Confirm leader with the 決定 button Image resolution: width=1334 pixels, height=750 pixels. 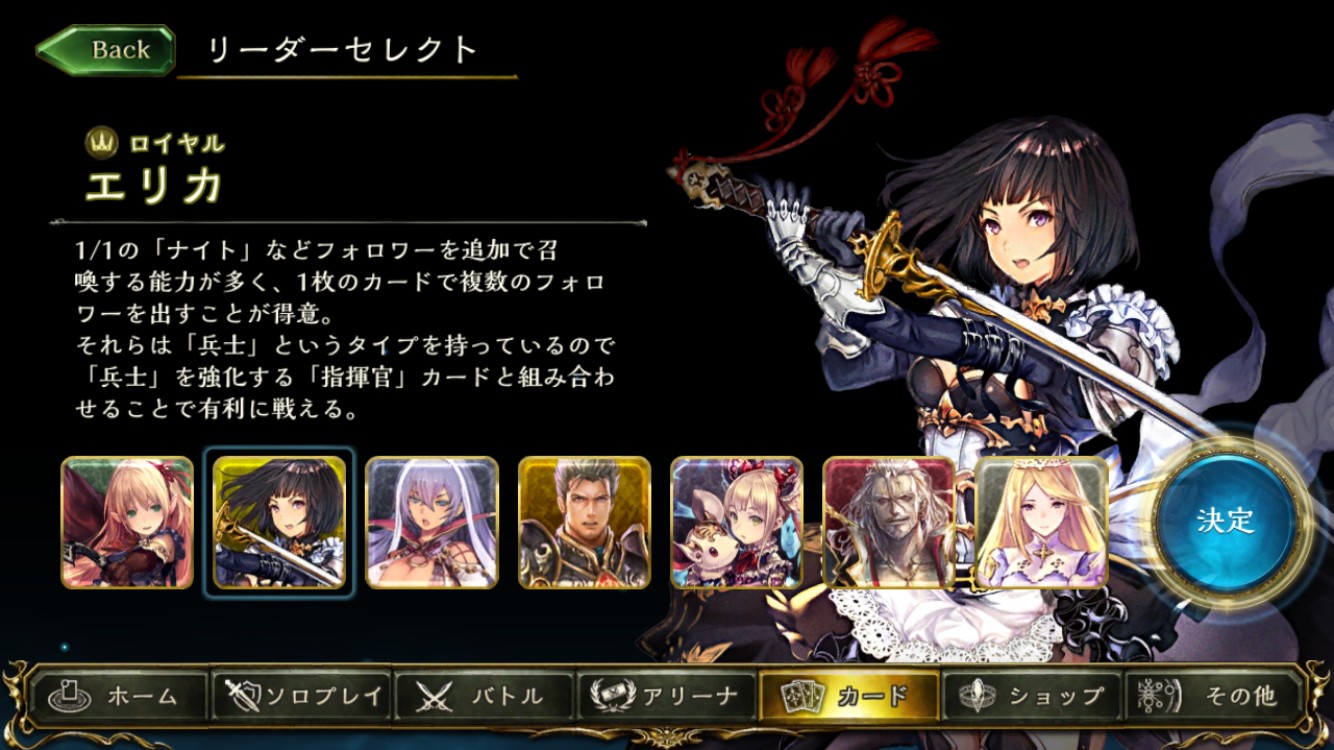click(1225, 521)
